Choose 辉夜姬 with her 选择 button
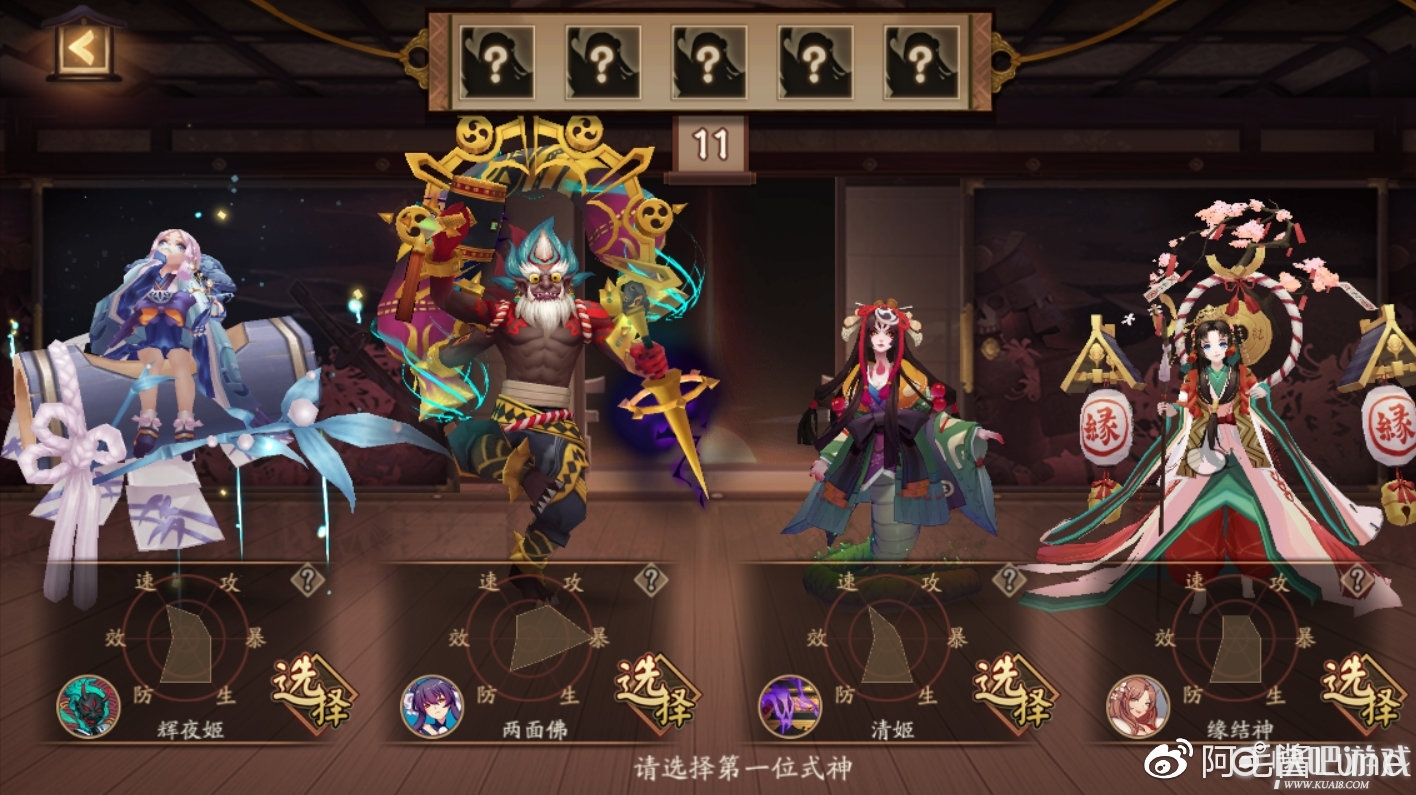1416x795 pixels. 313,692
